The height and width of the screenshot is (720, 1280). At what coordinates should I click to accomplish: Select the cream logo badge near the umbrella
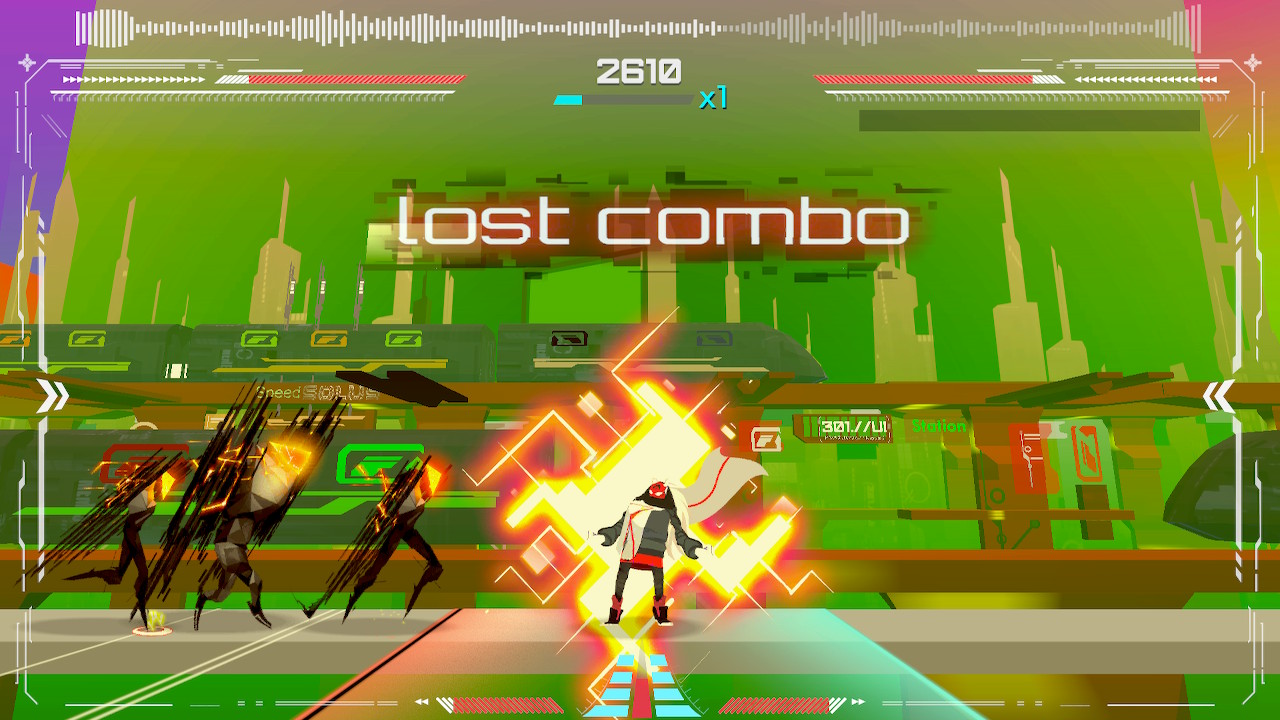[765, 437]
